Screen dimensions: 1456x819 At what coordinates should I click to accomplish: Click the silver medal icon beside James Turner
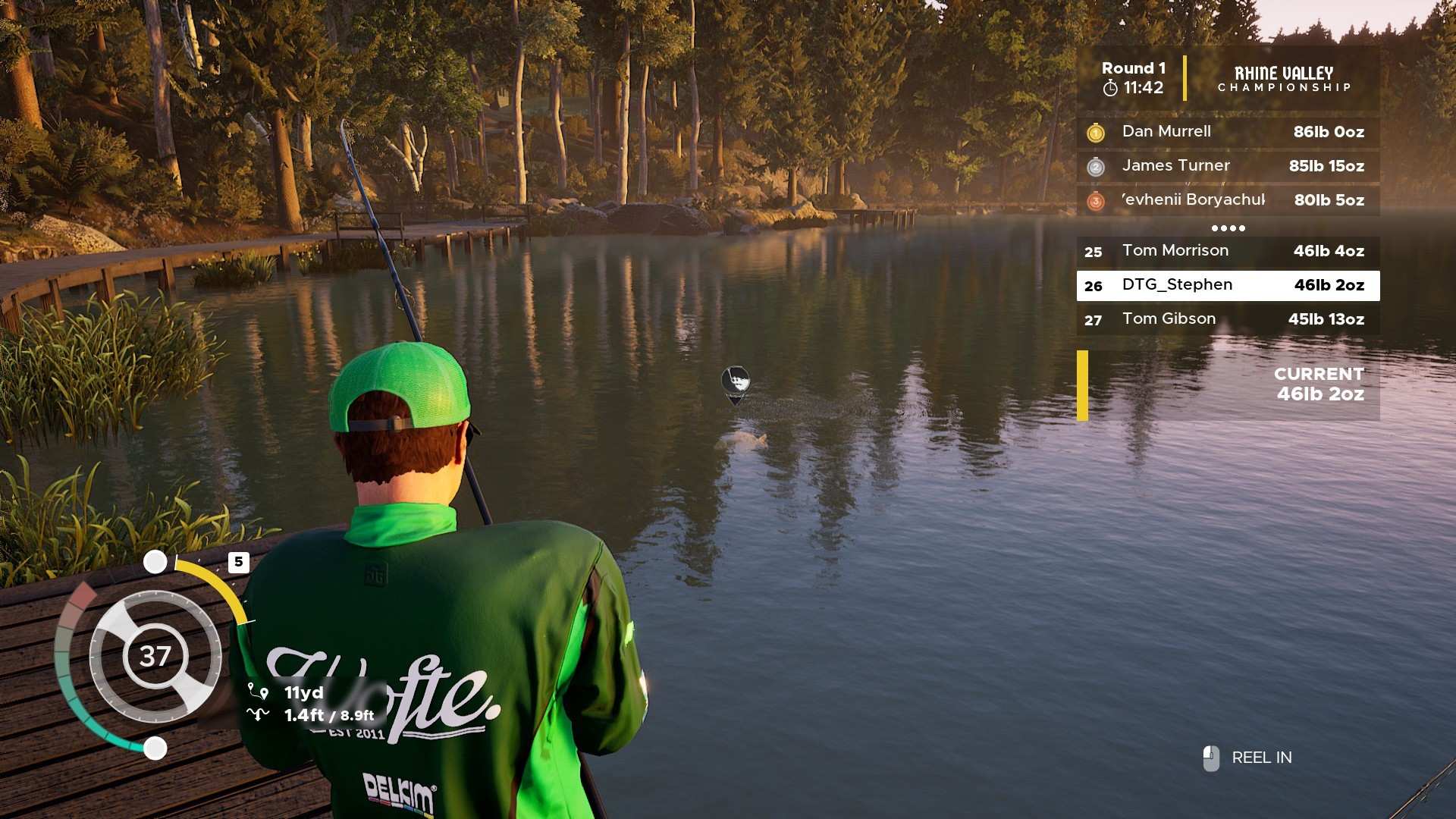tap(1094, 166)
